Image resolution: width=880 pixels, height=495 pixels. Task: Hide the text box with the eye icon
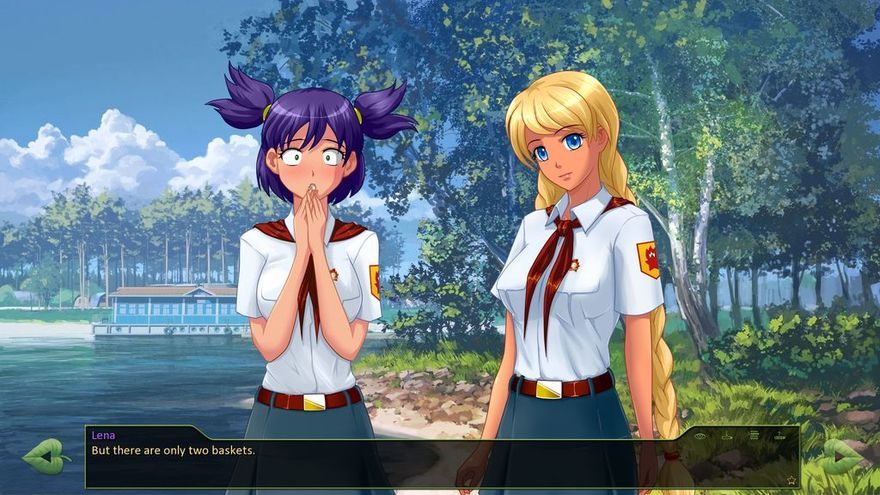[700, 435]
